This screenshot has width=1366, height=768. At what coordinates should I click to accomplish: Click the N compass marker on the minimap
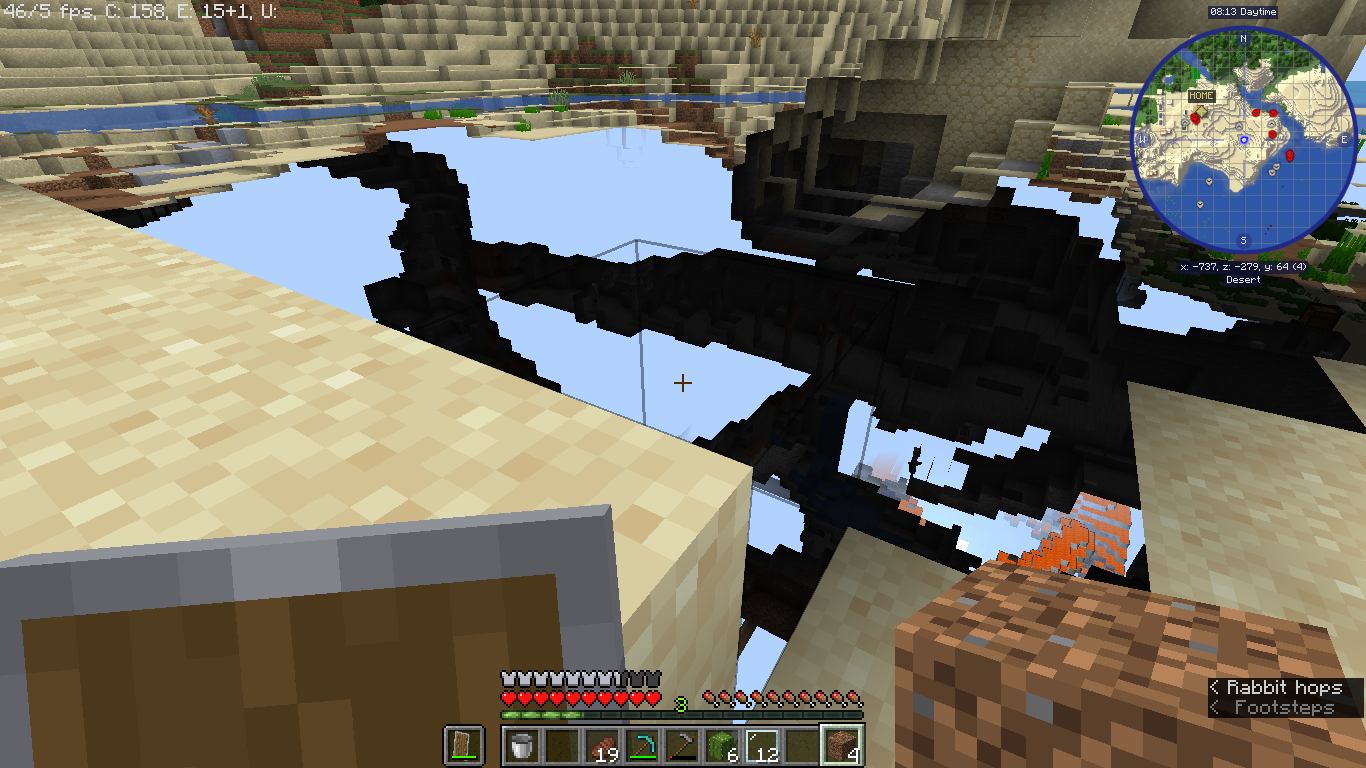coord(1242,38)
